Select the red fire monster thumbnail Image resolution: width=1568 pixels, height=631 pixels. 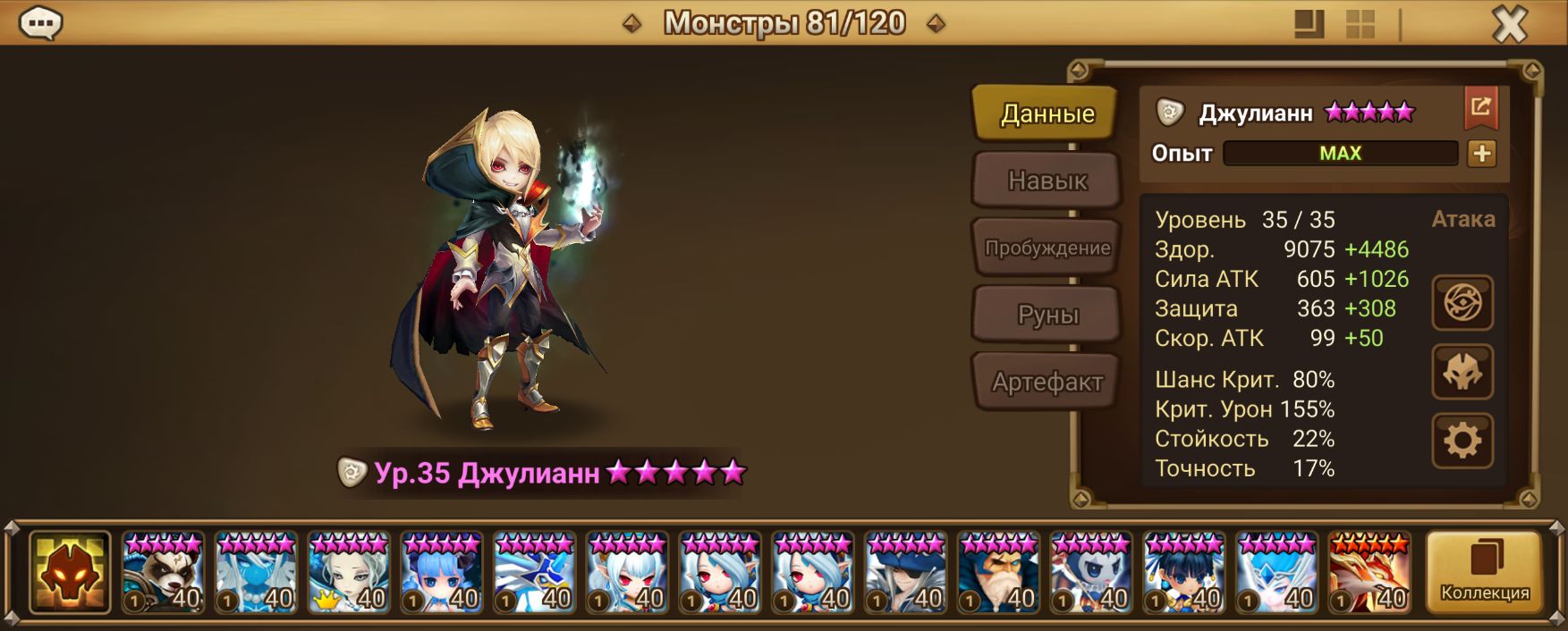[x=1369, y=574]
